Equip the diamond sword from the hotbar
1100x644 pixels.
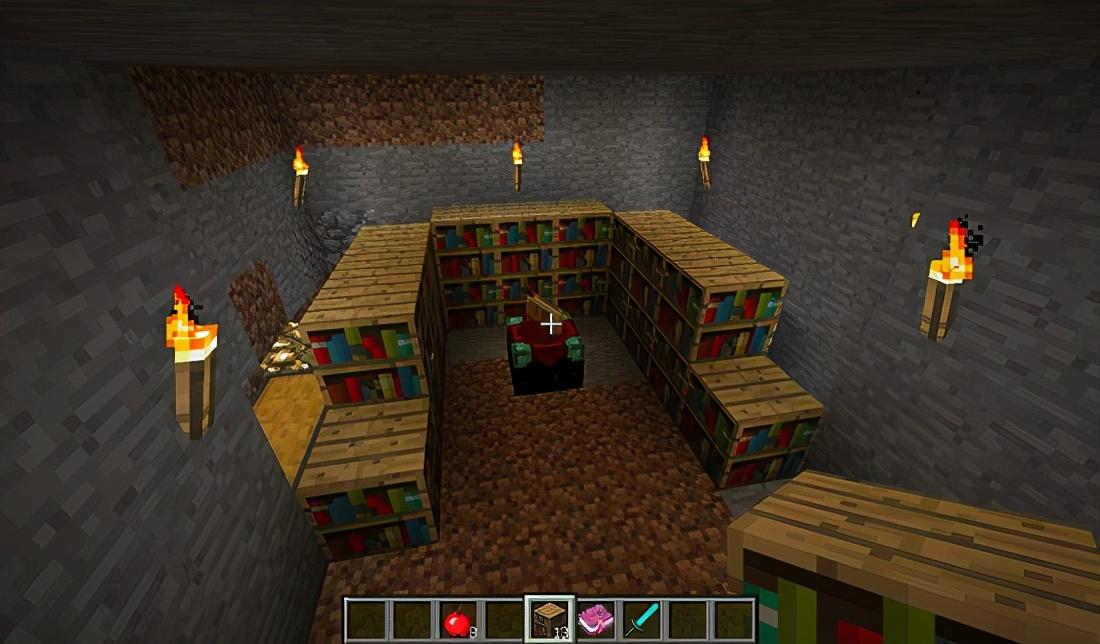pyautogui.click(x=640, y=621)
